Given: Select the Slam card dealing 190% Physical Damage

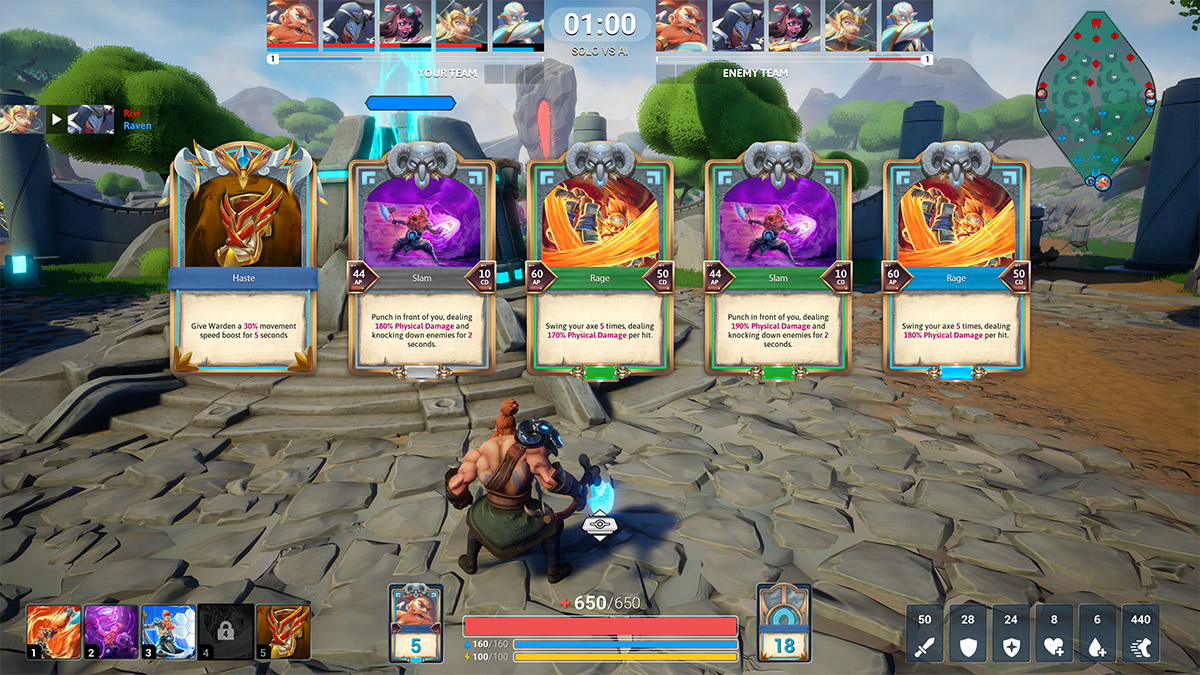Looking at the screenshot, I should tap(778, 265).
